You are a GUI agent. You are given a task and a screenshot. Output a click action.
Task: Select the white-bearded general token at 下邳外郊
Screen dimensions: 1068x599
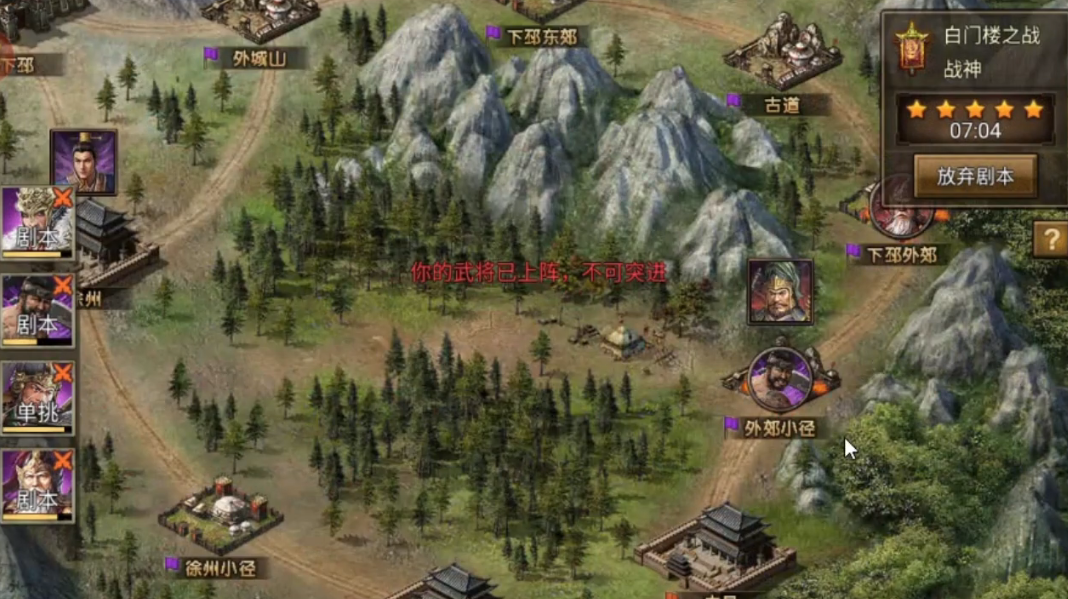(x=900, y=208)
